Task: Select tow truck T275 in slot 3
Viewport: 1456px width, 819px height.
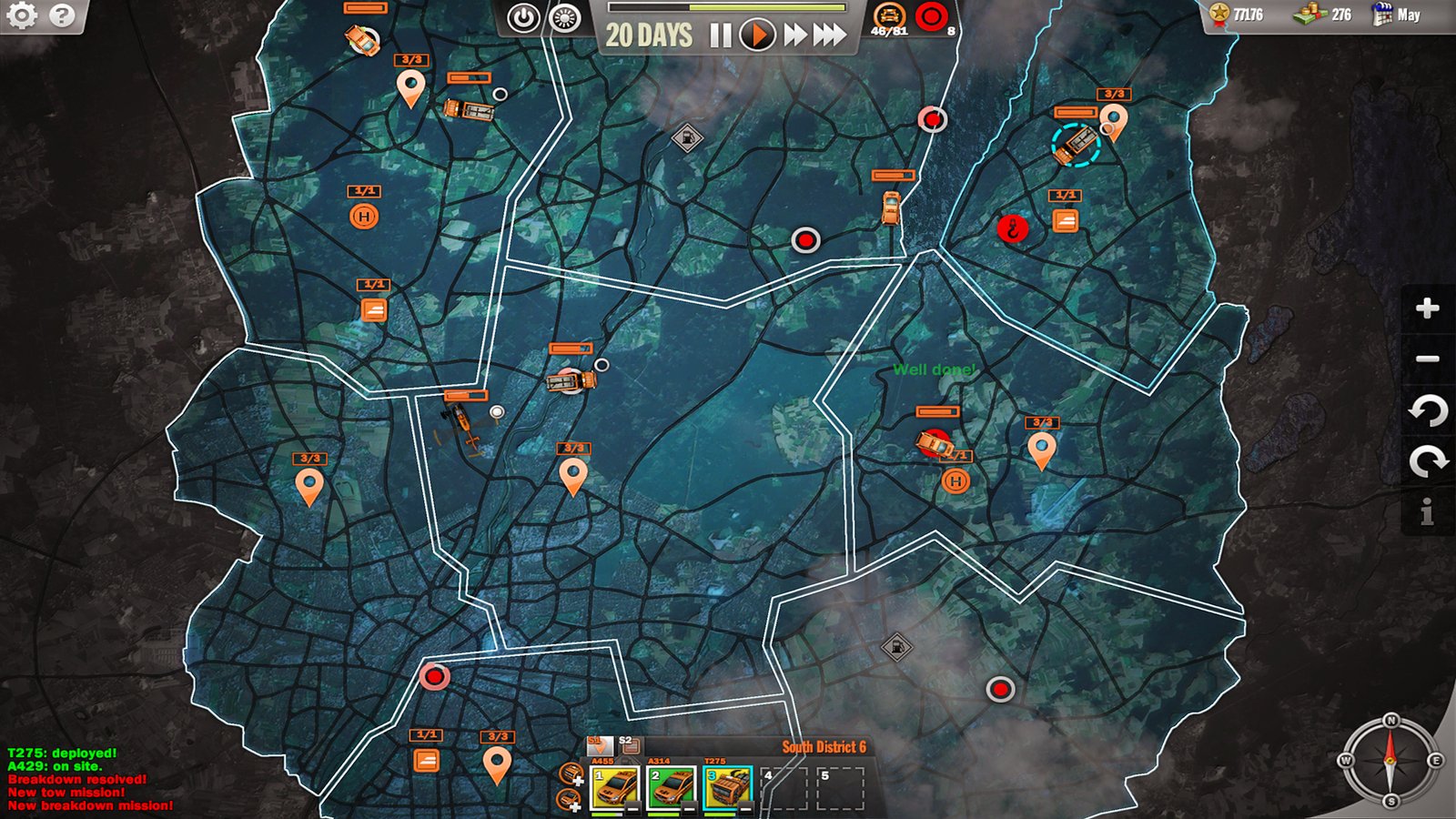Action: click(x=727, y=788)
